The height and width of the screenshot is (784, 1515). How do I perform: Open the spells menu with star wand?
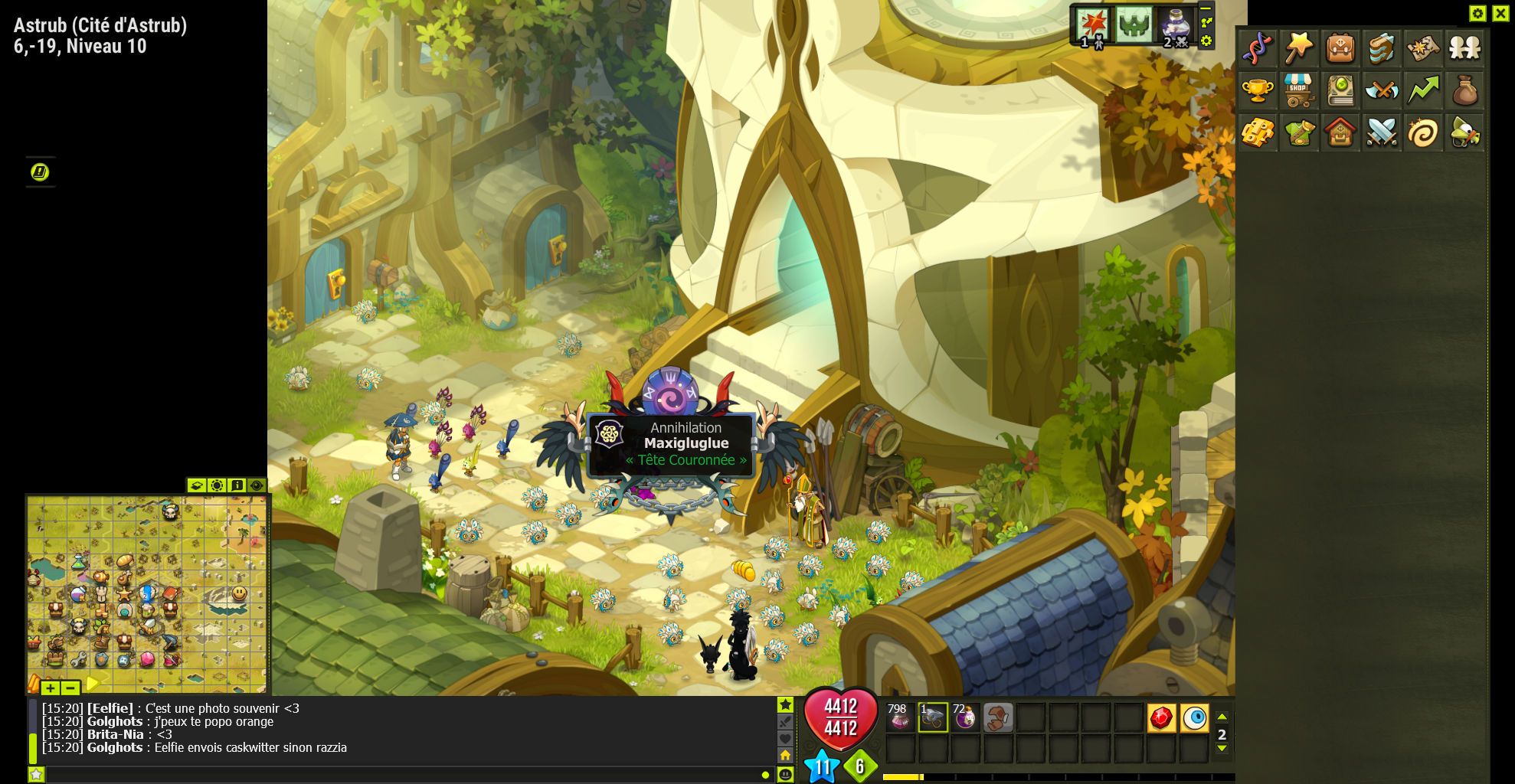1299,49
